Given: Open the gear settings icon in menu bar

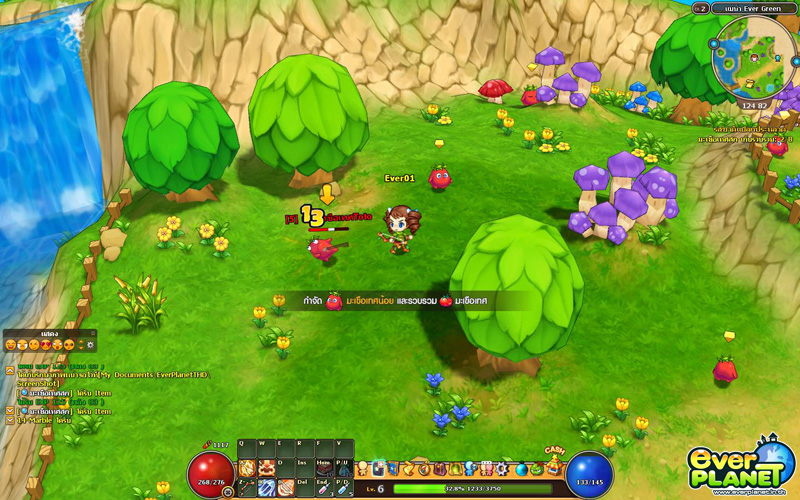Looking at the screenshot, I should coord(501,469).
